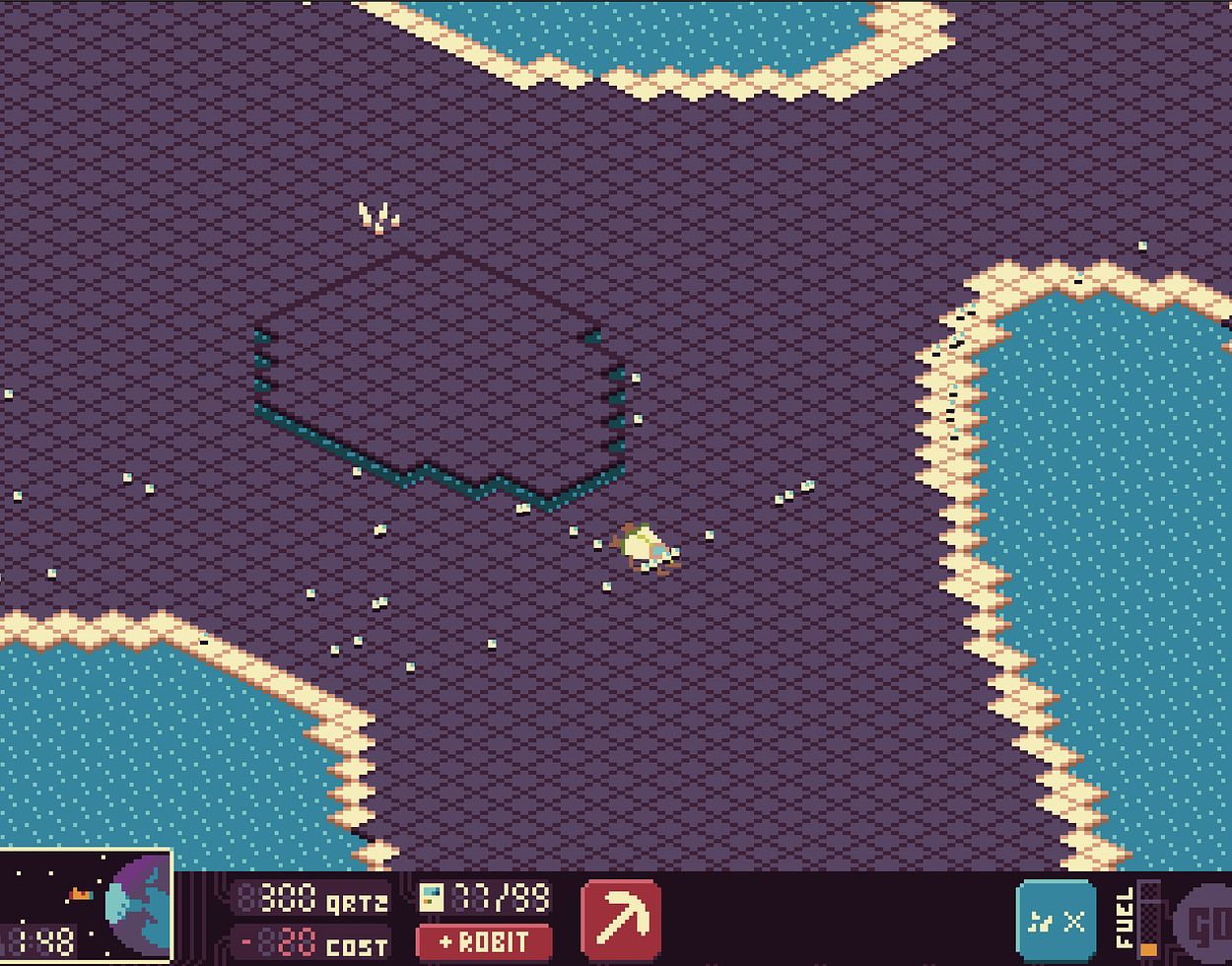1232x966 pixels.
Task: Select the red pickaxe mining tool
Action: [621, 919]
